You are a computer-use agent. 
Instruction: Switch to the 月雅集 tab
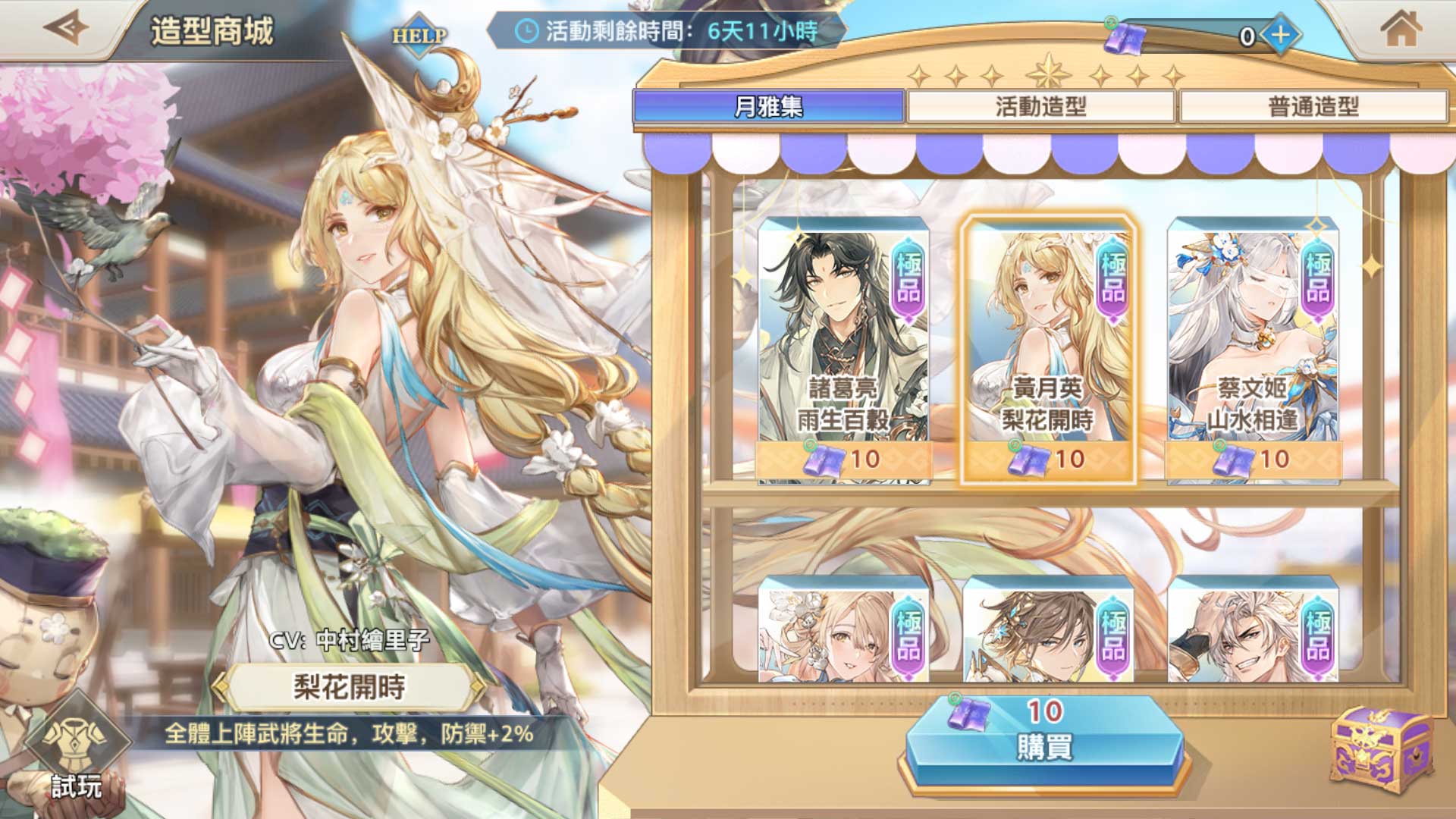tap(768, 107)
